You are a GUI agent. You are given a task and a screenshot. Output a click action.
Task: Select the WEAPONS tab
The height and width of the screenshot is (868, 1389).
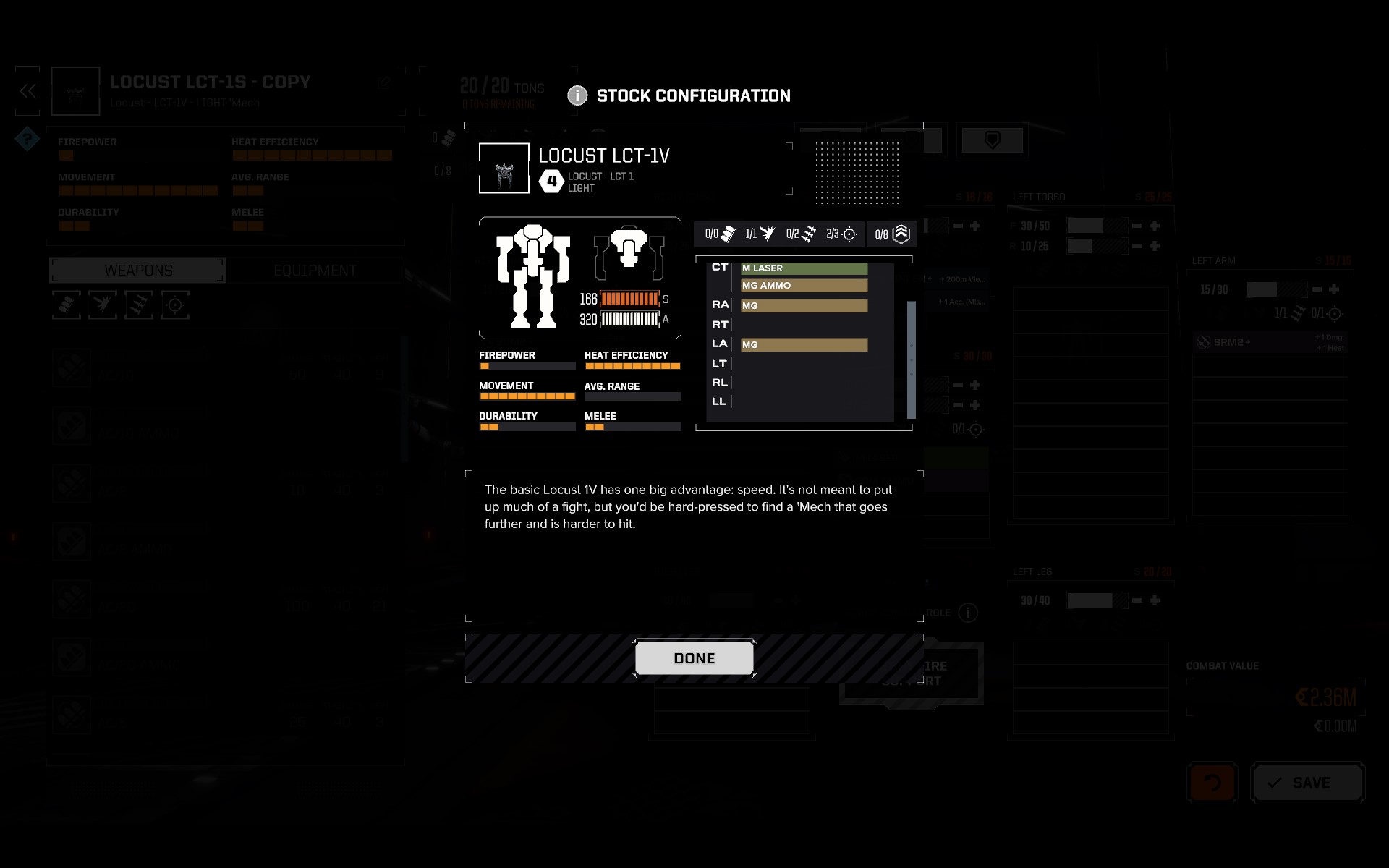(x=137, y=270)
